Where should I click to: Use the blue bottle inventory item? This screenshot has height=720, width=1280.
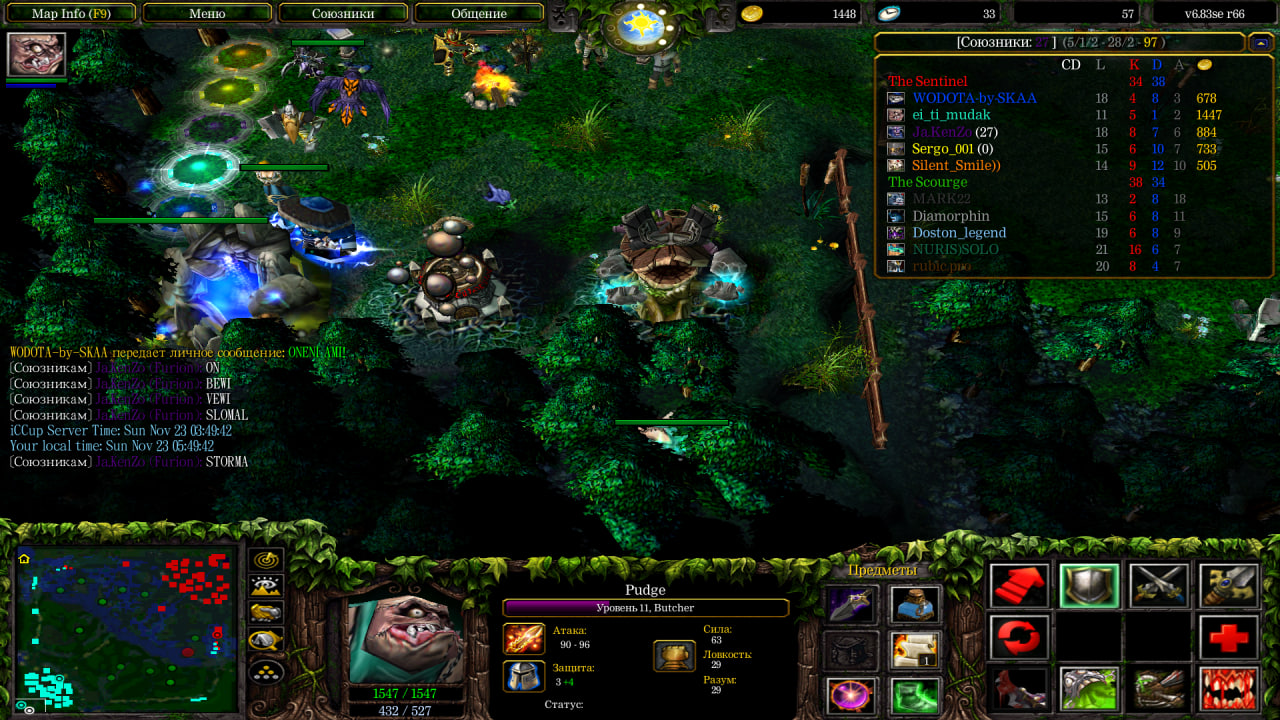pos(915,604)
